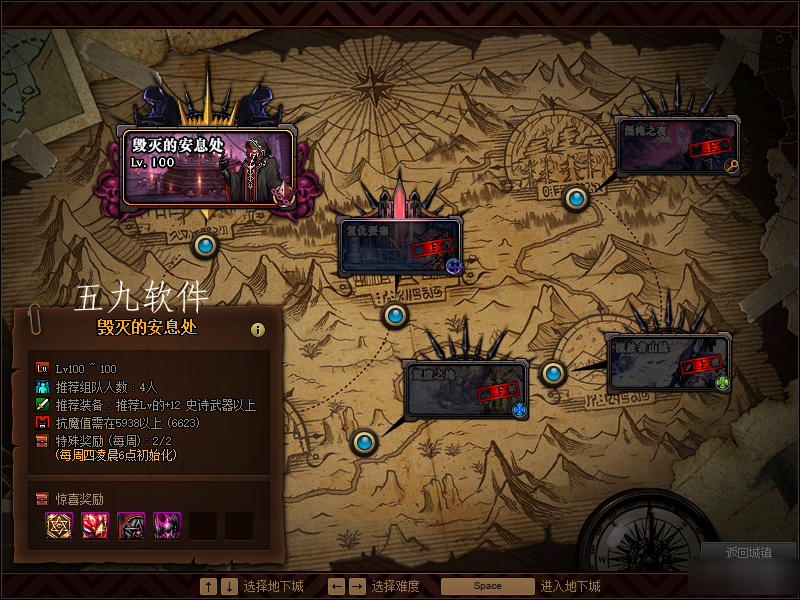
Task: Select the 毁灭的安息处 Lv.100 dungeon card
Action: point(207,165)
